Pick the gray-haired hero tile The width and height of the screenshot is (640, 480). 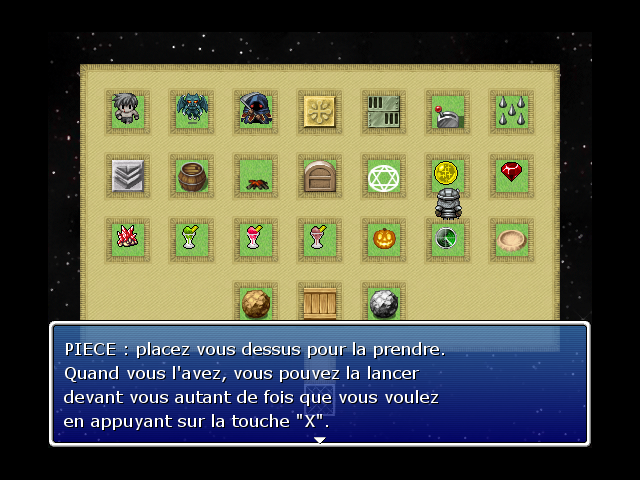tap(127, 111)
